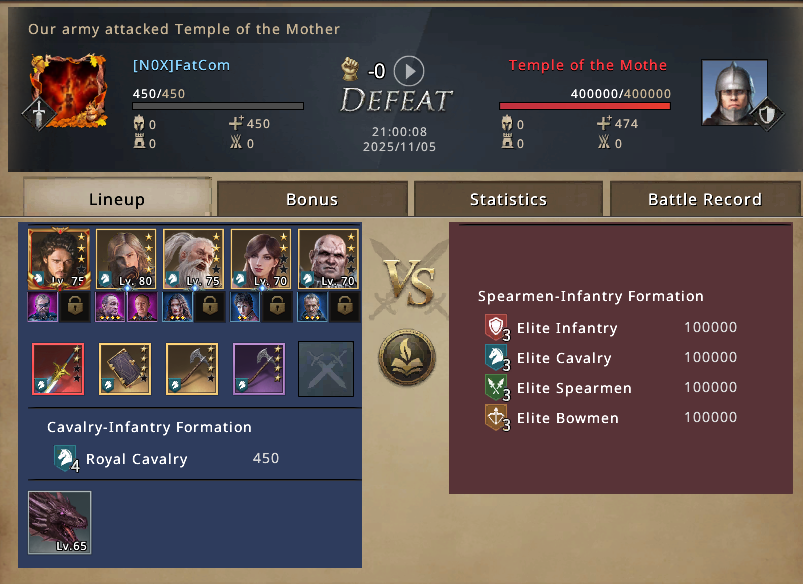Choose the white-bearded level 75 hero
Image resolution: width=803 pixels, height=584 pixels.
(194, 259)
